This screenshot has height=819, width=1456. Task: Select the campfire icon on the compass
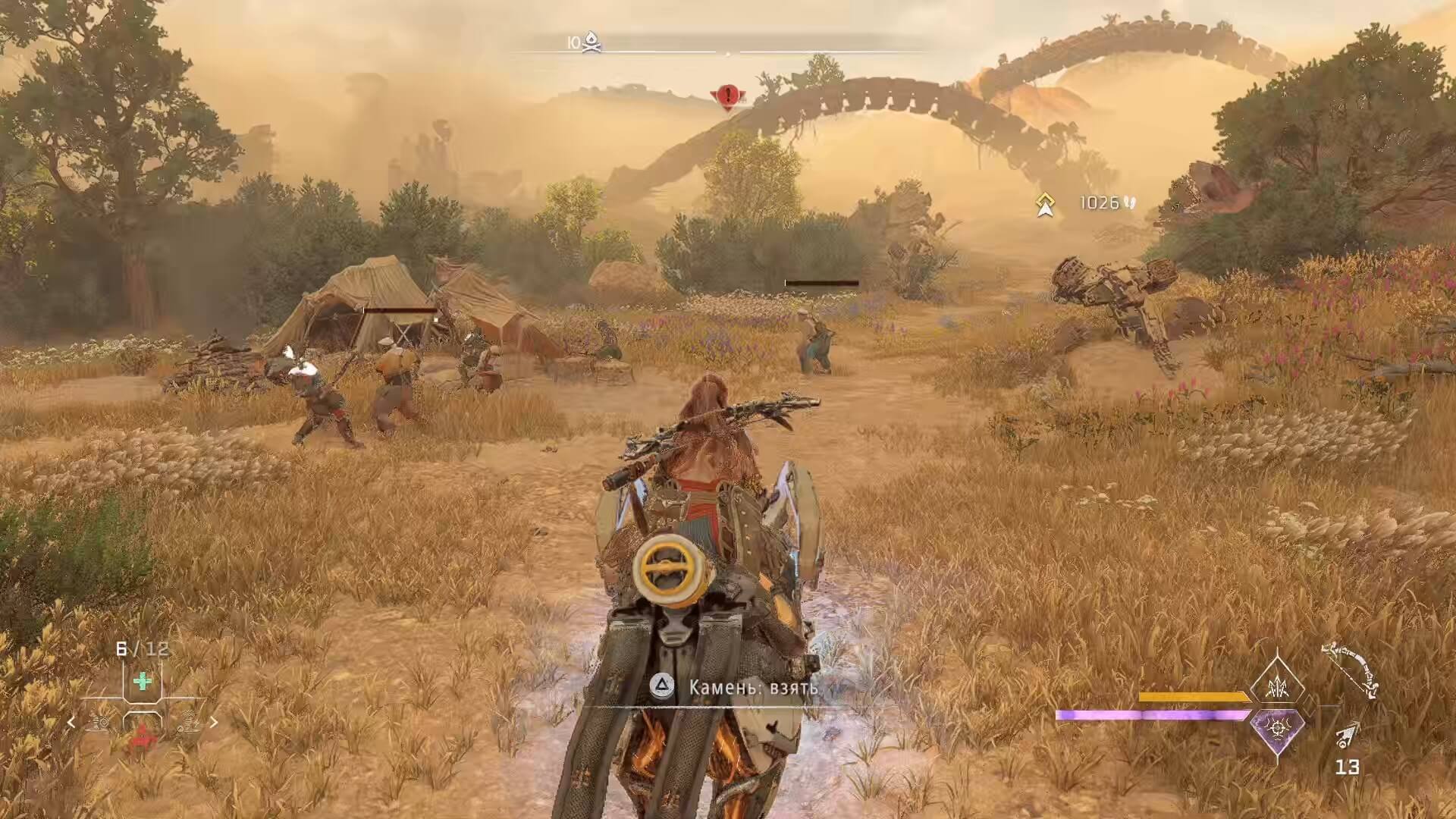pos(591,42)
